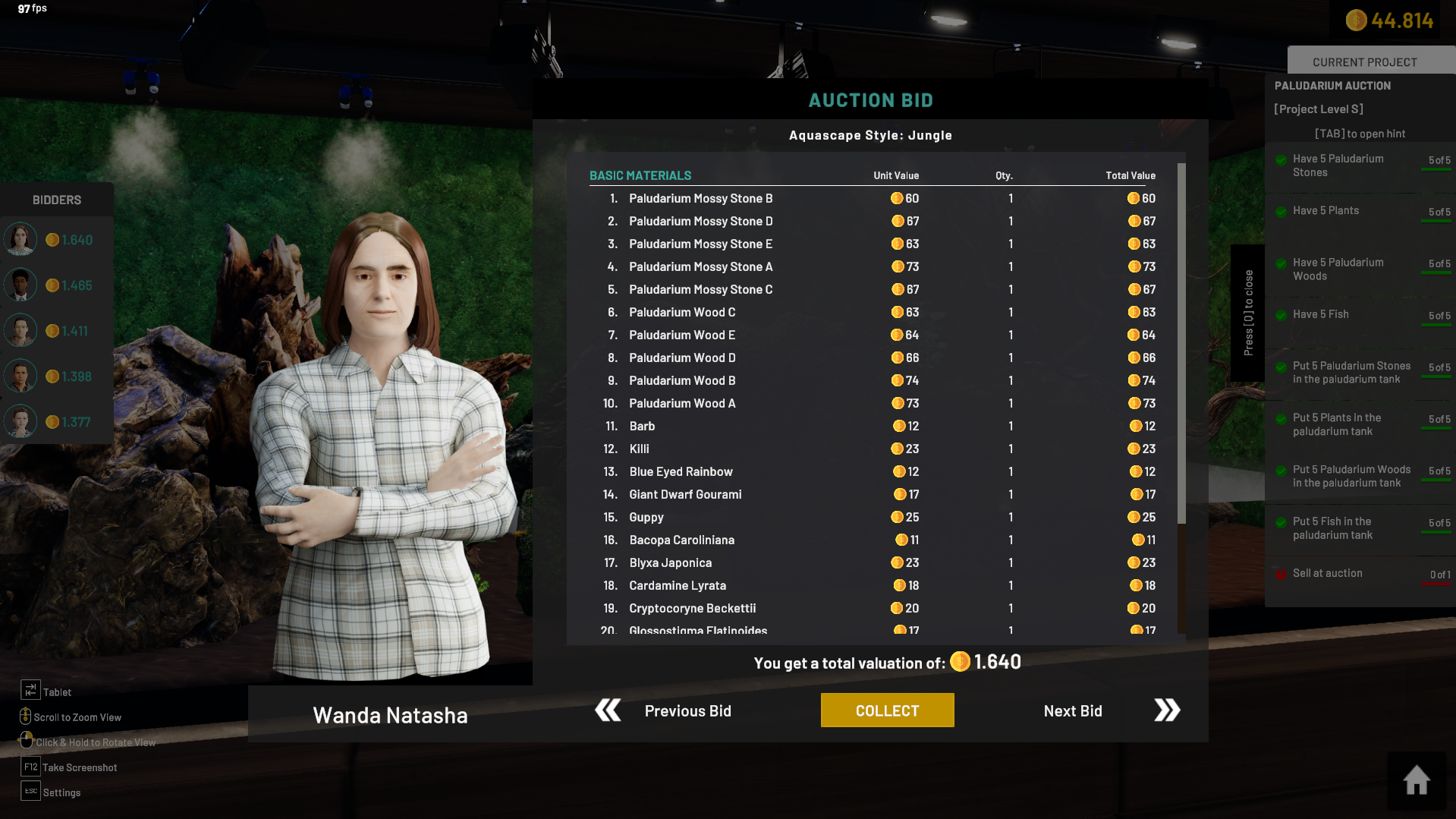The width and height of the screenshot is (1456, 819).
Task: Click the BIDDERS panel header
Action: coord(56,200)
